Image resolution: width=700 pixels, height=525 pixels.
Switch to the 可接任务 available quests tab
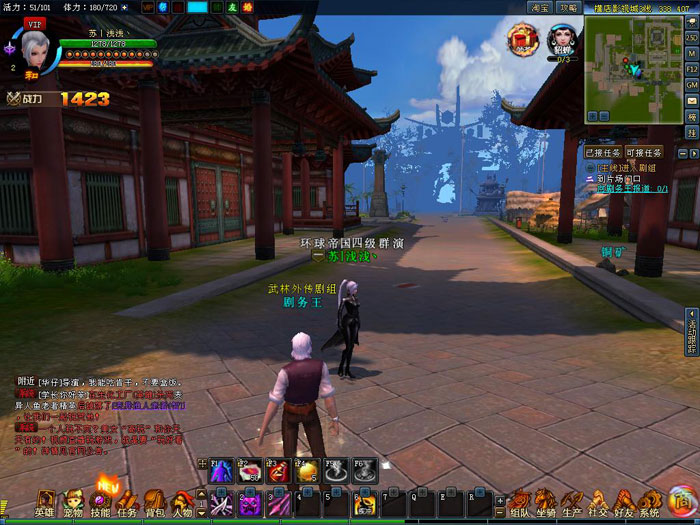(645, 153)
